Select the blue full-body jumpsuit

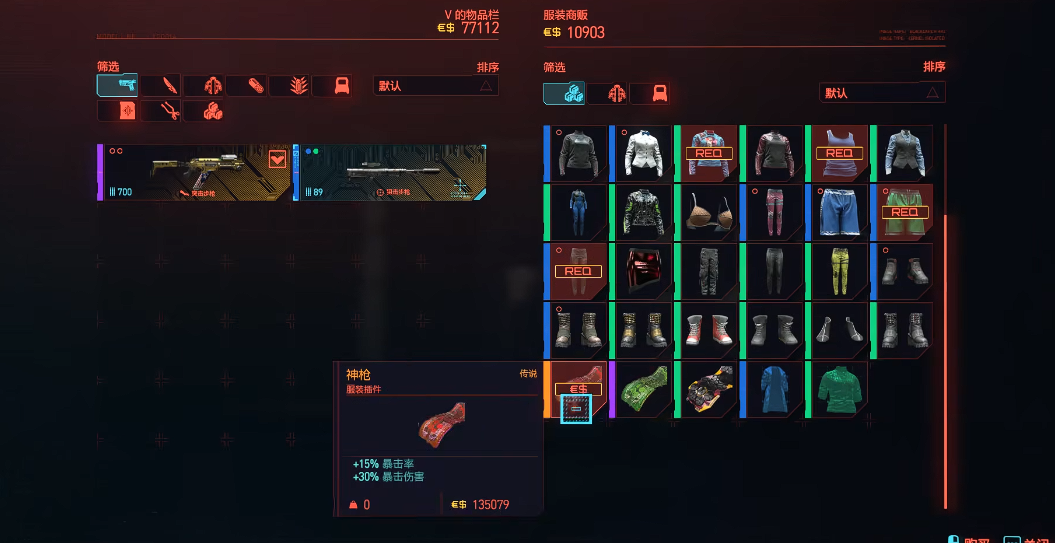click(578, 212)
